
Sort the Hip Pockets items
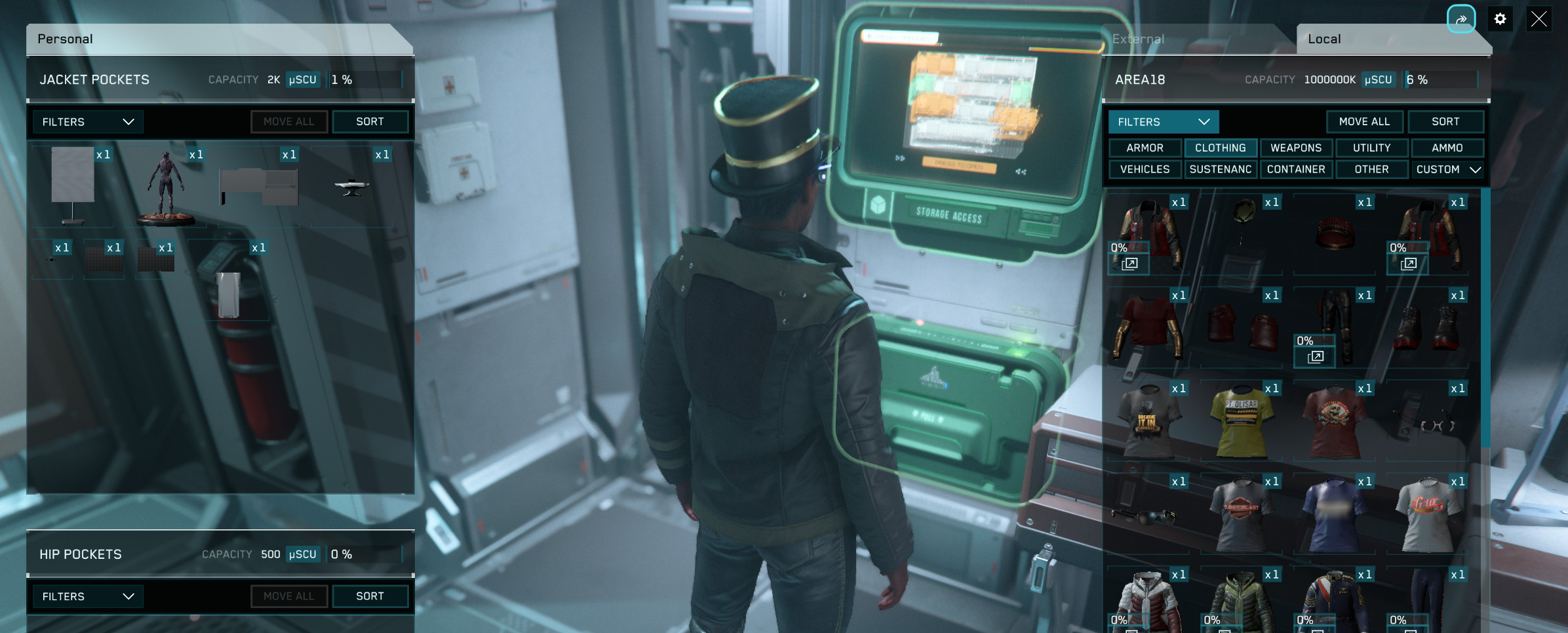click(x=370, y=596)
